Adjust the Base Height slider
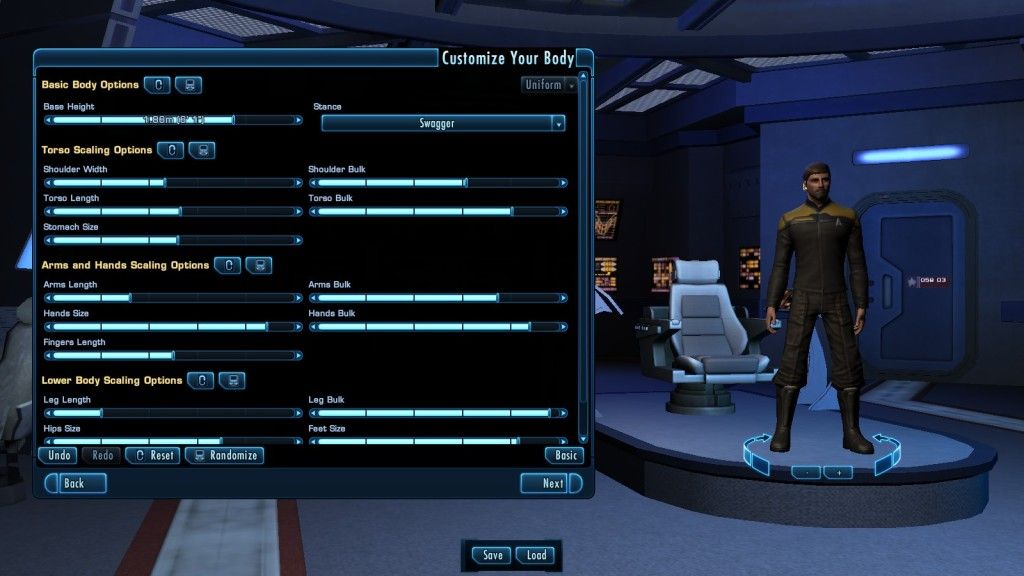Screen dimensions: 1024x576 [x=234, y=120]
